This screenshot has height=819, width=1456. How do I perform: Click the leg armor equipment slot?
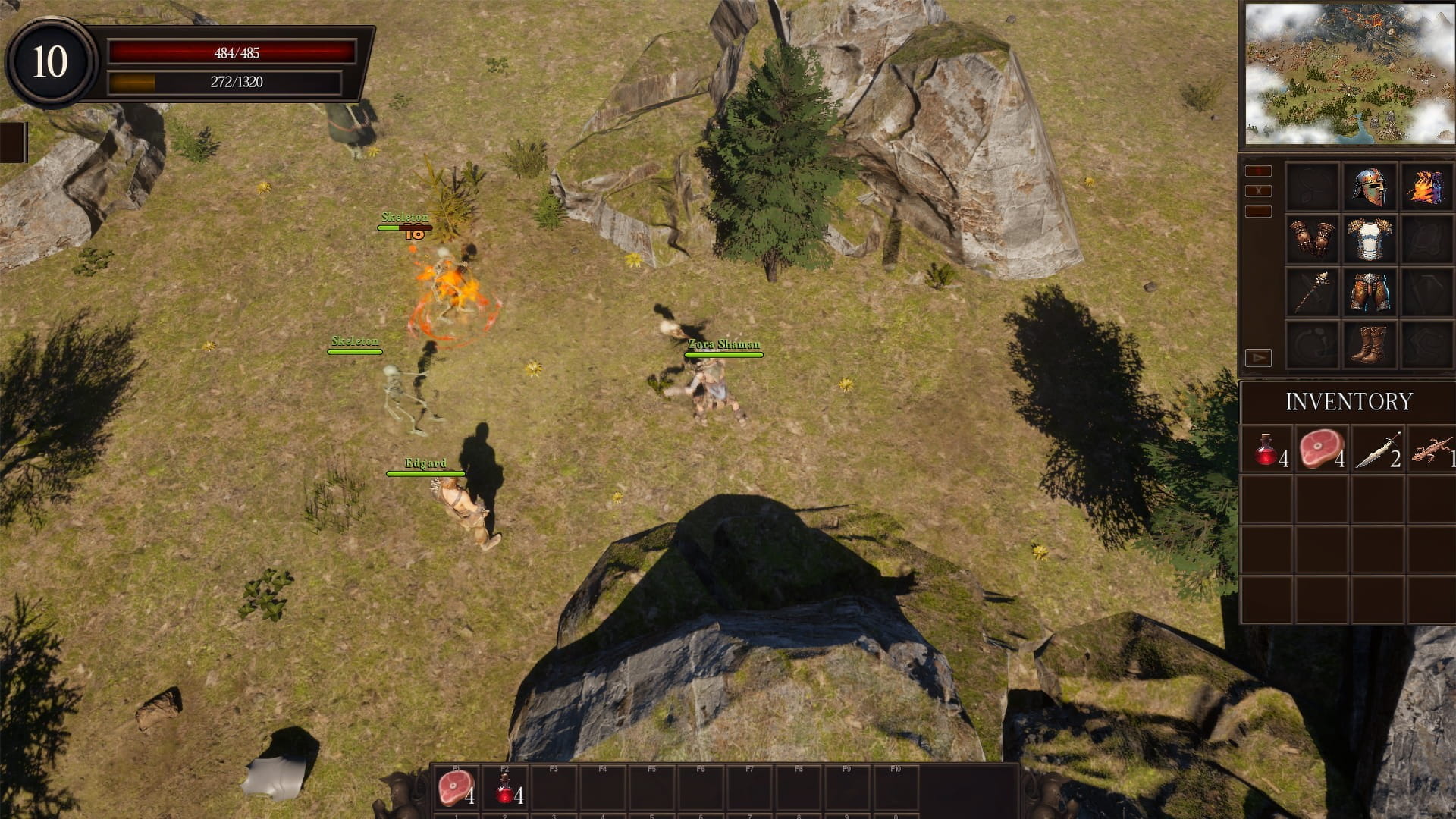[x=1369, y=292]
